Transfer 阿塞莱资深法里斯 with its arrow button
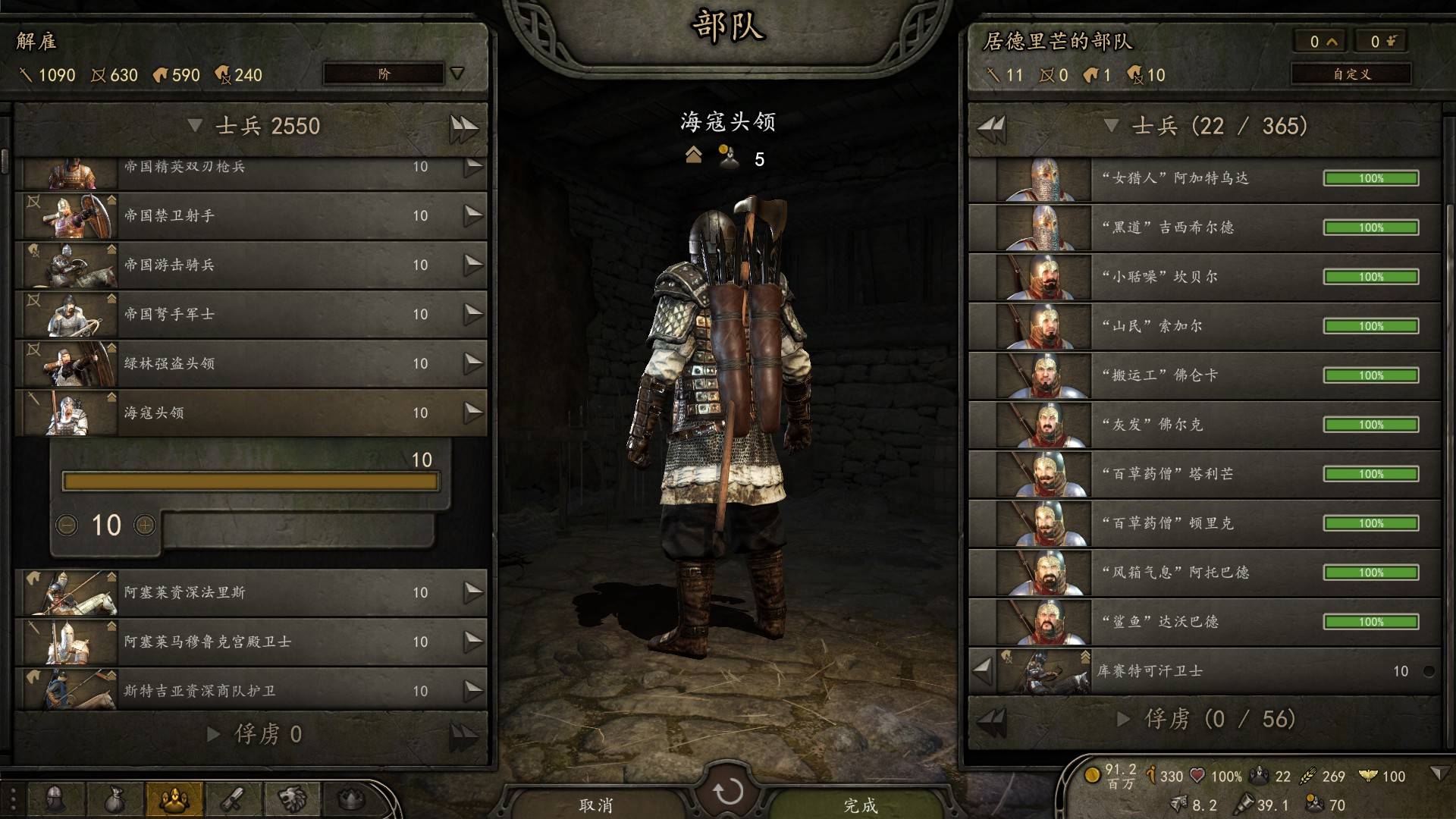 473,592
